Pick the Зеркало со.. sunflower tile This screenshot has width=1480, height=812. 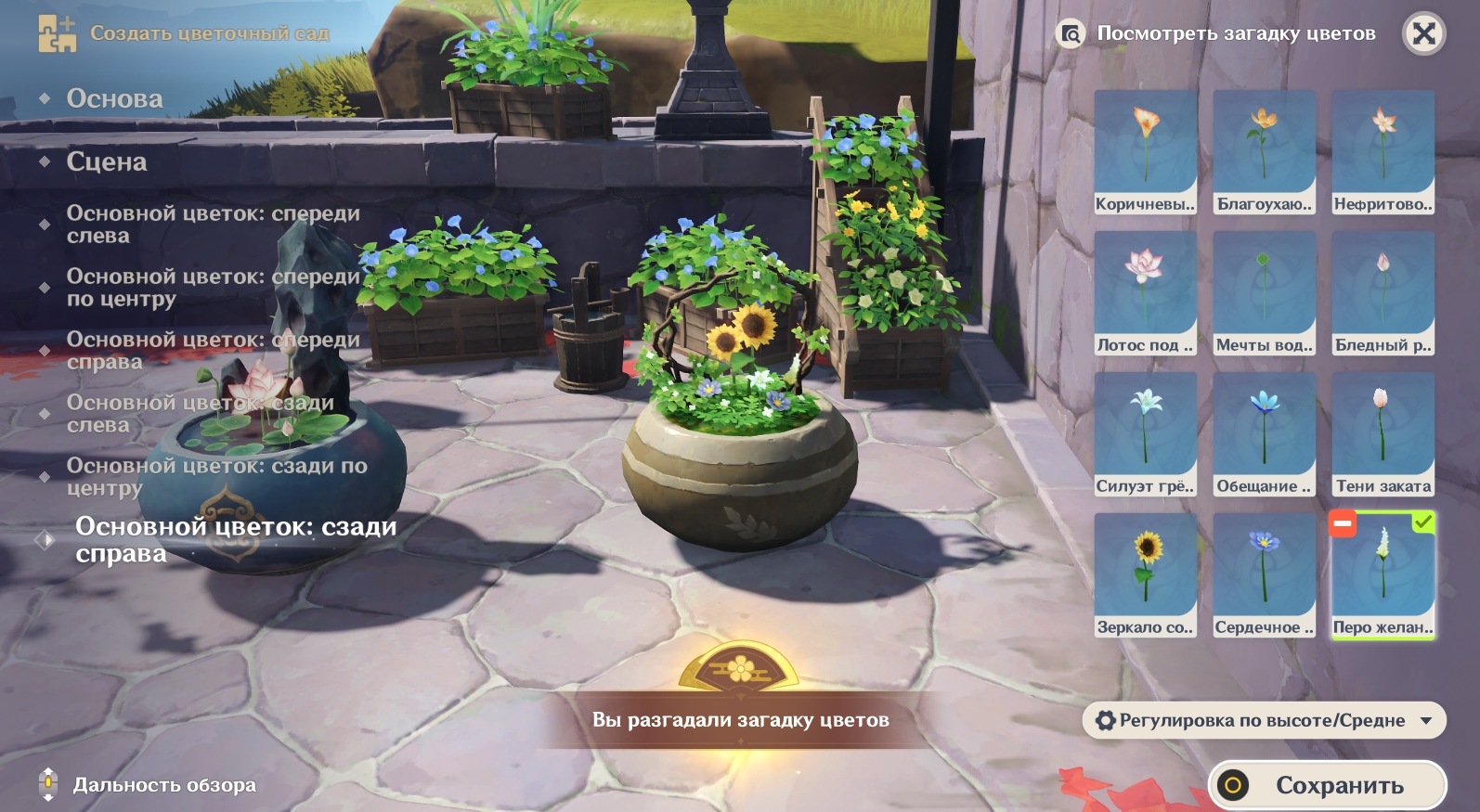[x=1145, y=575]
